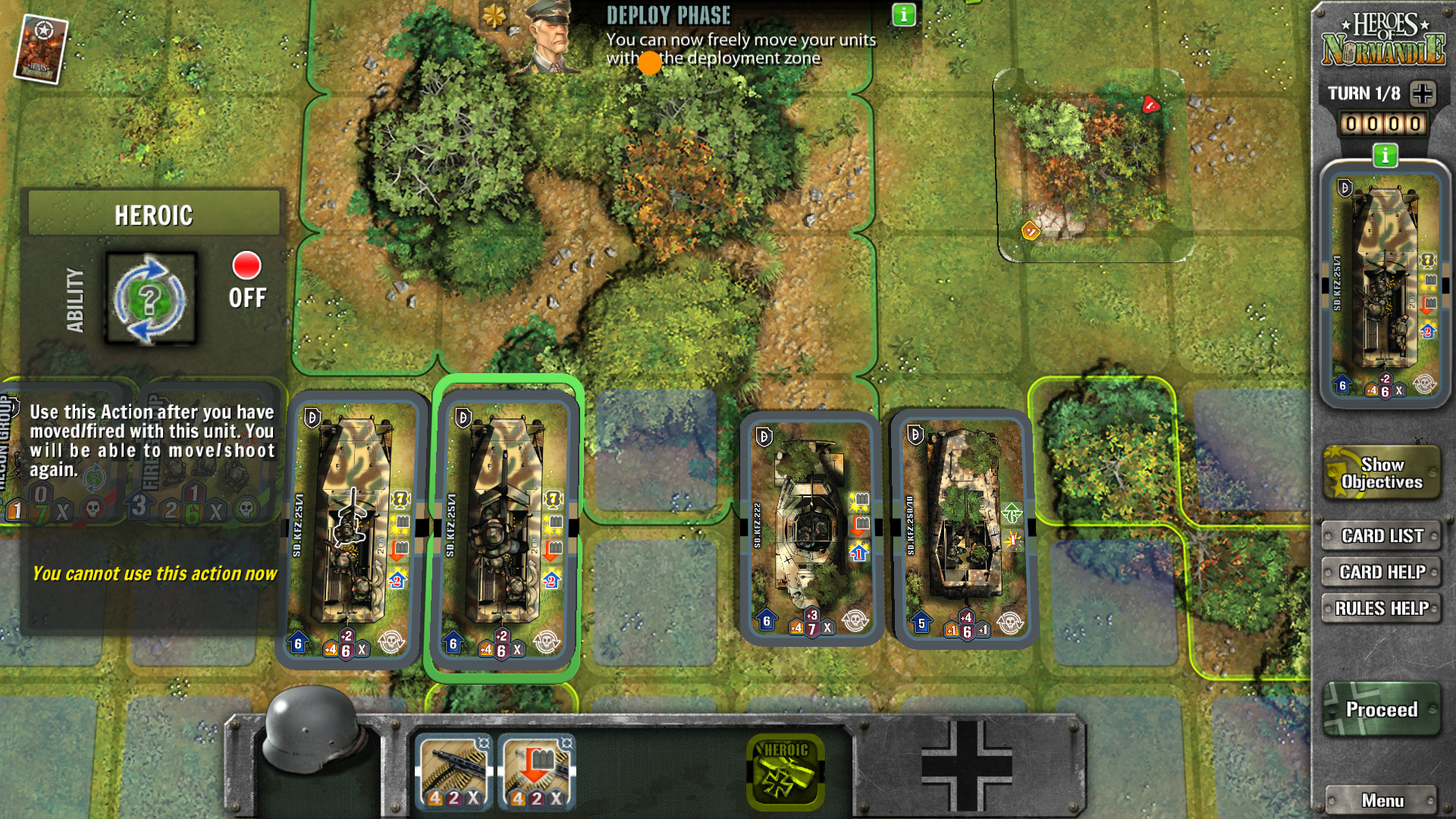Screen dimensions: 1456x819
Task: Select the Heroic action token
Action: [x=786, y=771]
